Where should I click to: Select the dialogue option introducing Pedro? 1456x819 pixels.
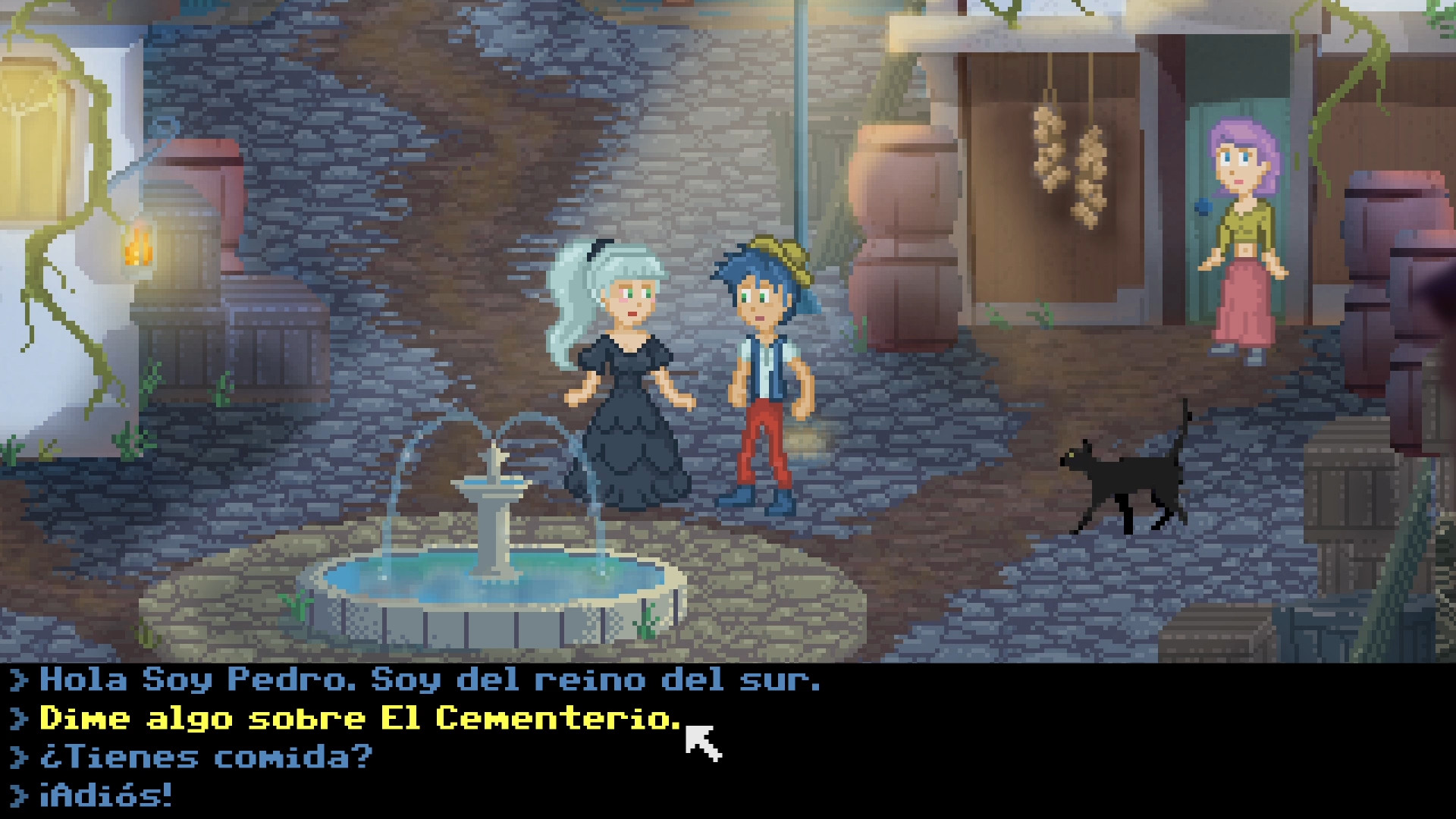[425, 680]
